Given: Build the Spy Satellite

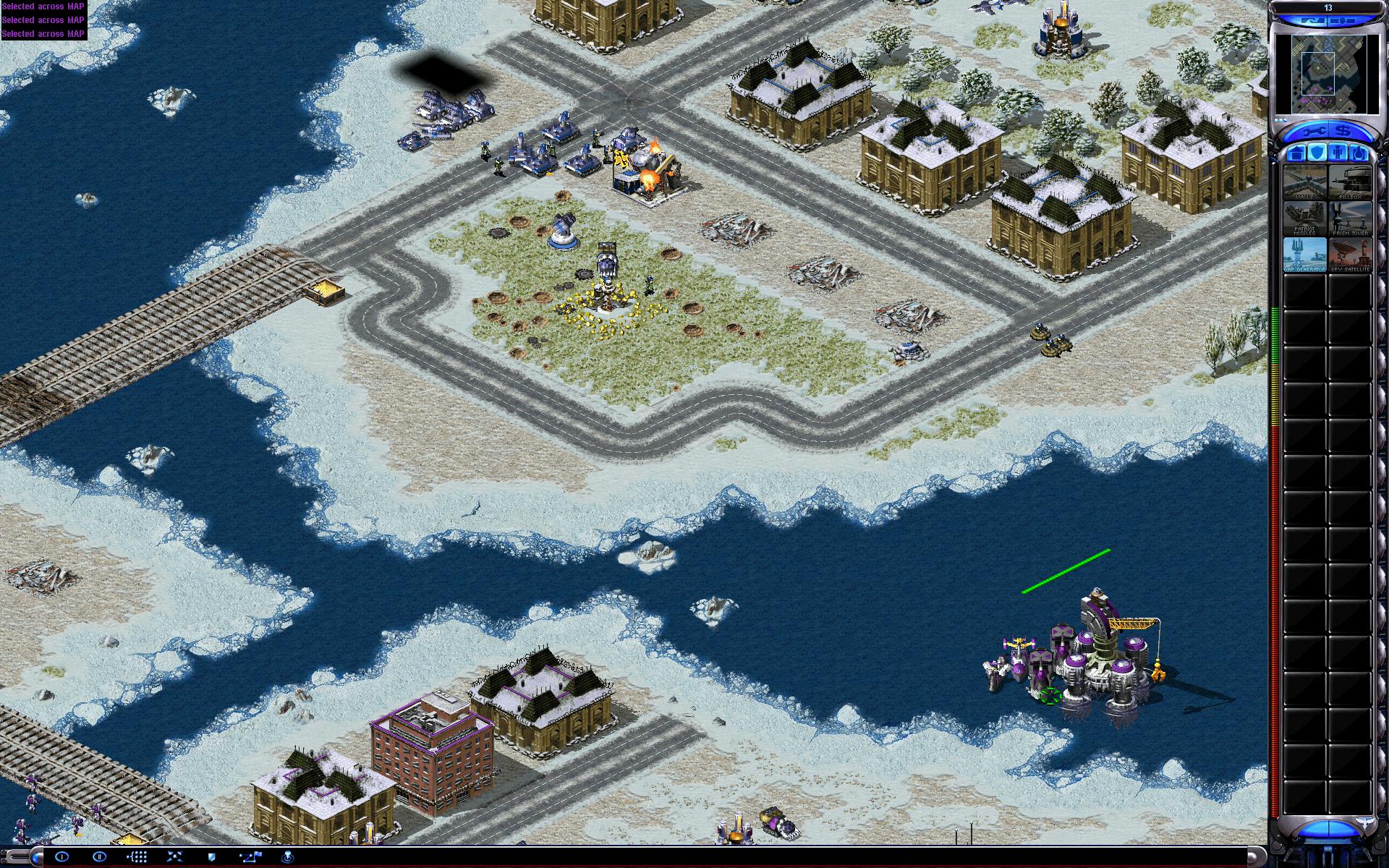Looking at the screenshot, I should coord(1349,255).
